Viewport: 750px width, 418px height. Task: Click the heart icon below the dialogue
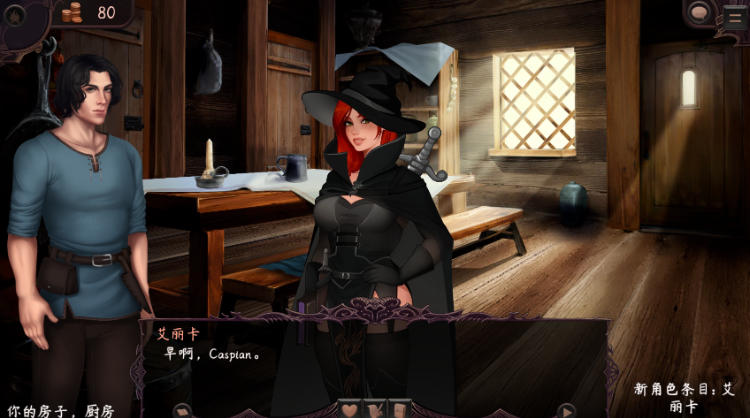tap(350, 409)
